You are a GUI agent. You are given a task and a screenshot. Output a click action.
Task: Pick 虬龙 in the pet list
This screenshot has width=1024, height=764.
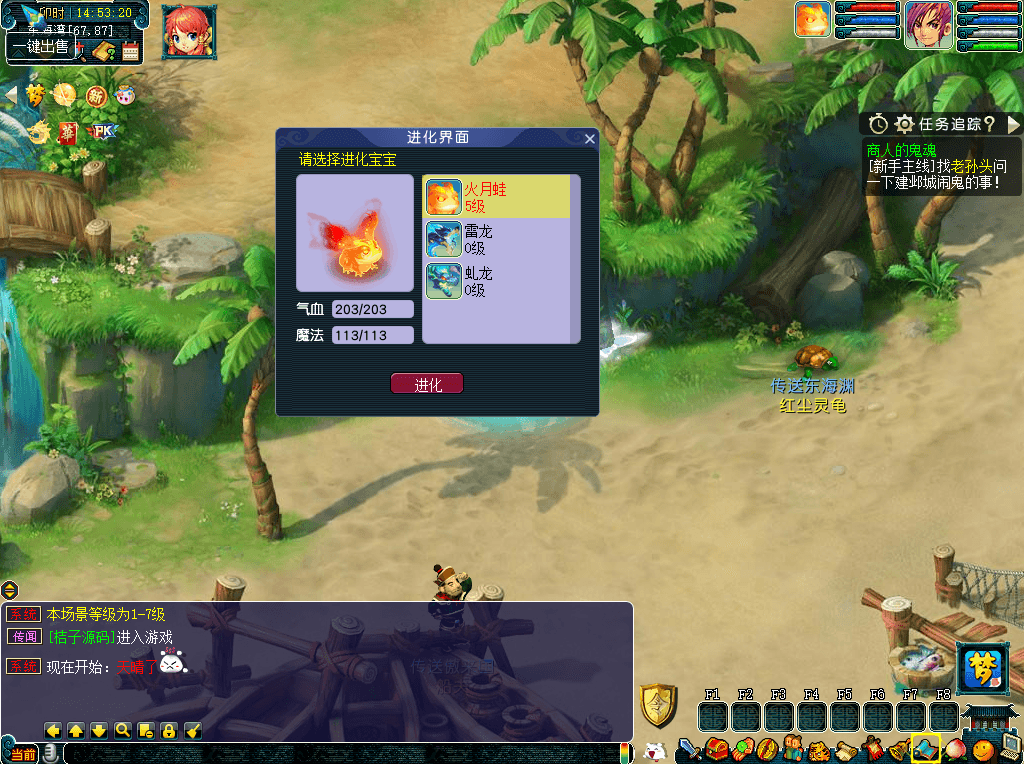click(x=497, y=281)
